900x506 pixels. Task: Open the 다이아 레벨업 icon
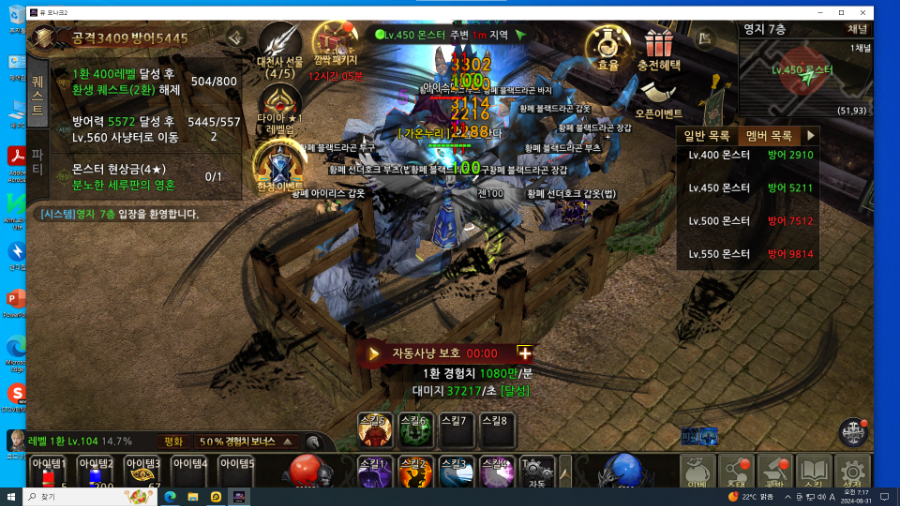point(280,107)
